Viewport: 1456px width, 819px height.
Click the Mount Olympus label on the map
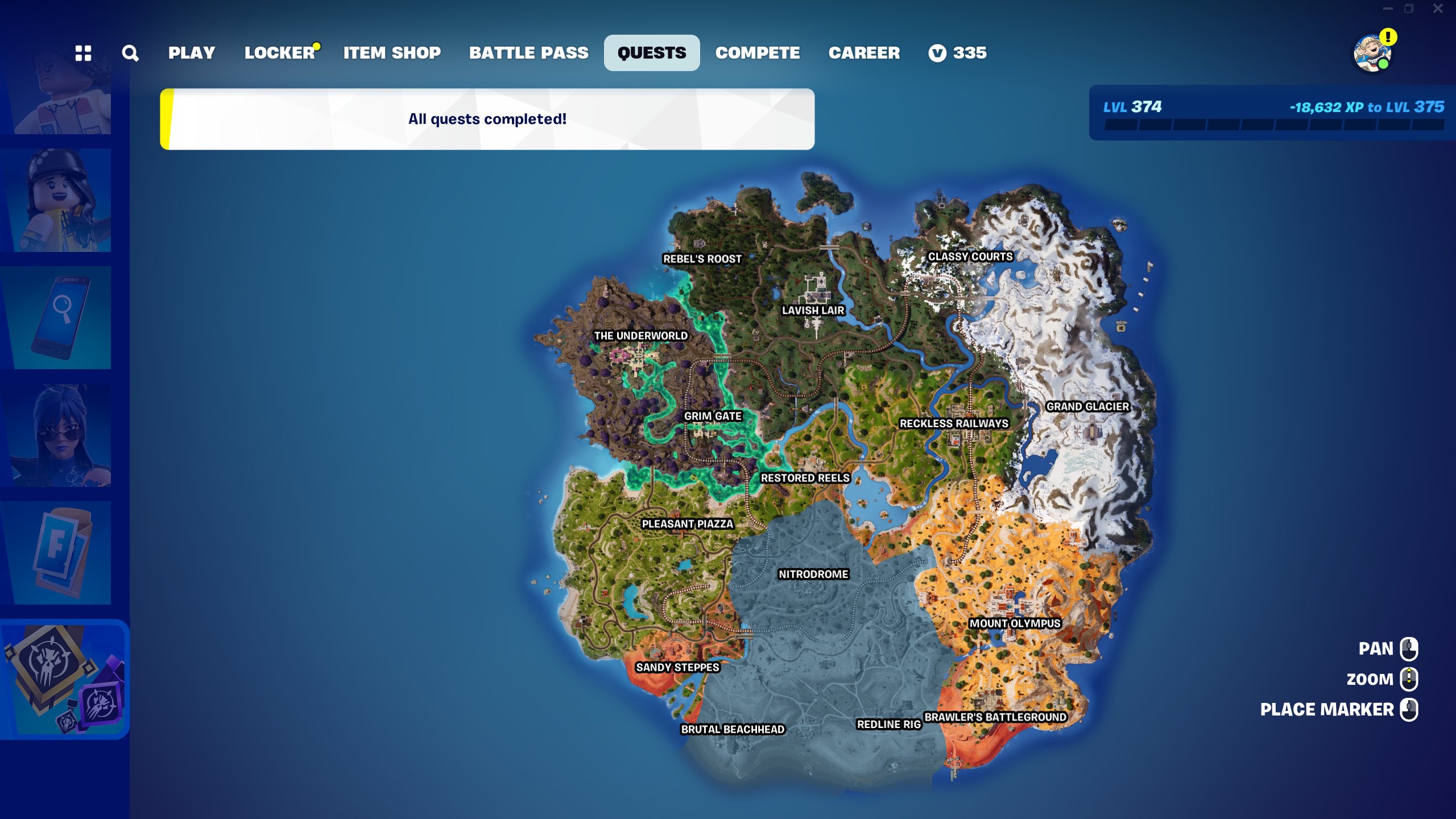pos(1015,623)
